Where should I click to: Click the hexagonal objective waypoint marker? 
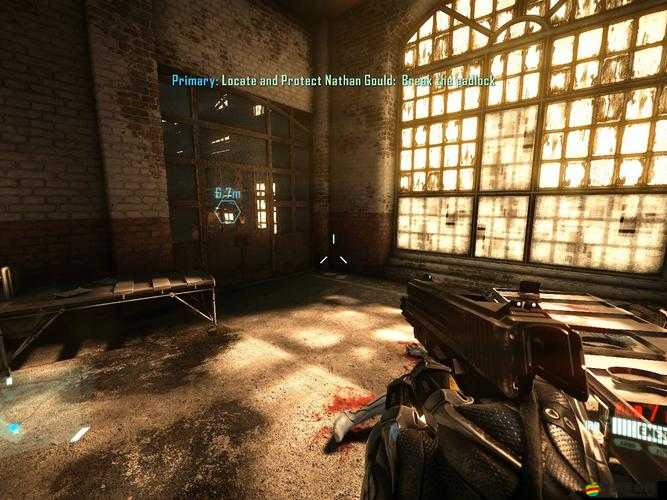click(x=228, y=213)
